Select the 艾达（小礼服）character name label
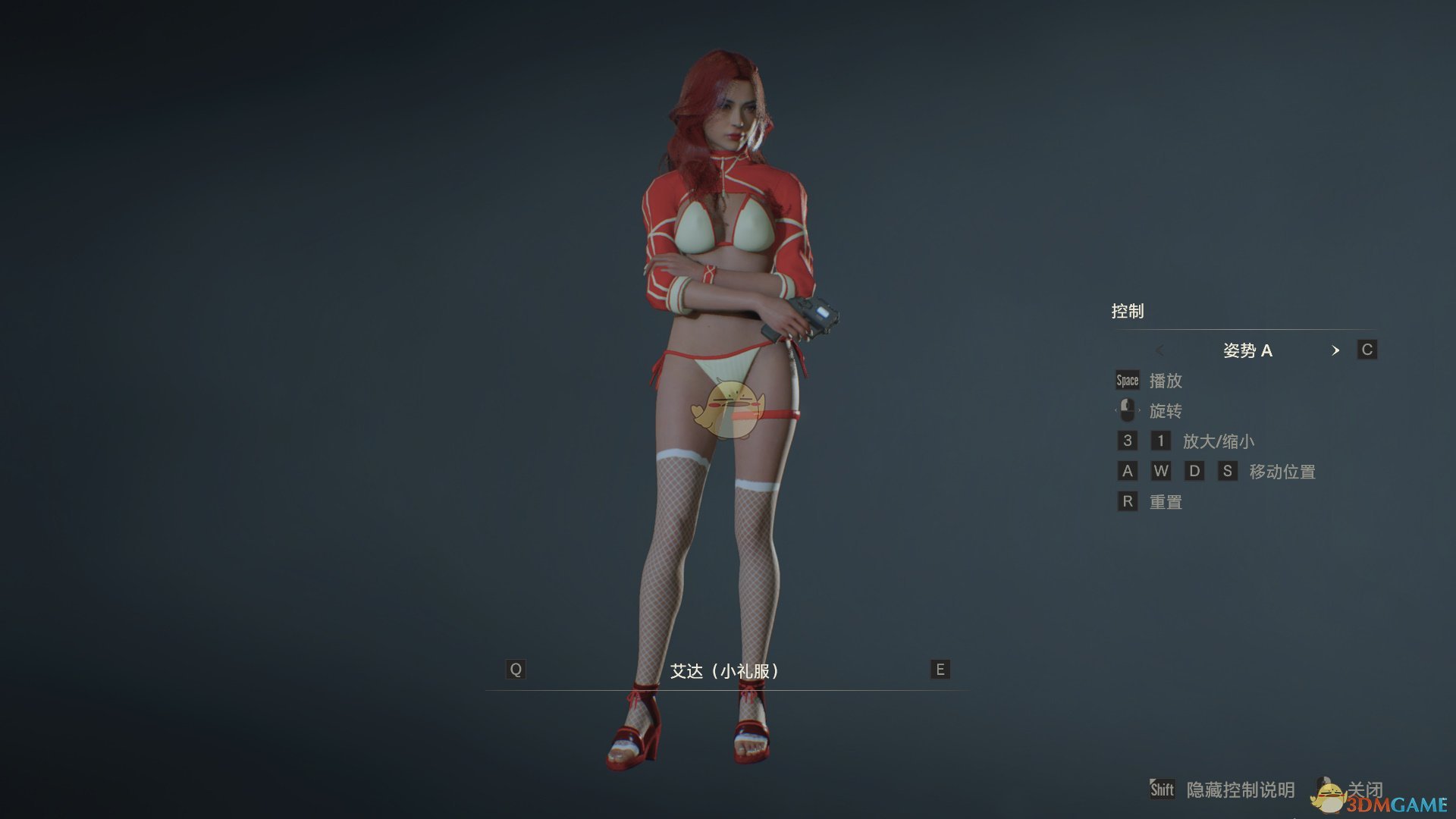The width and height of the screenshot is (1456, 819). click(726, 670)
